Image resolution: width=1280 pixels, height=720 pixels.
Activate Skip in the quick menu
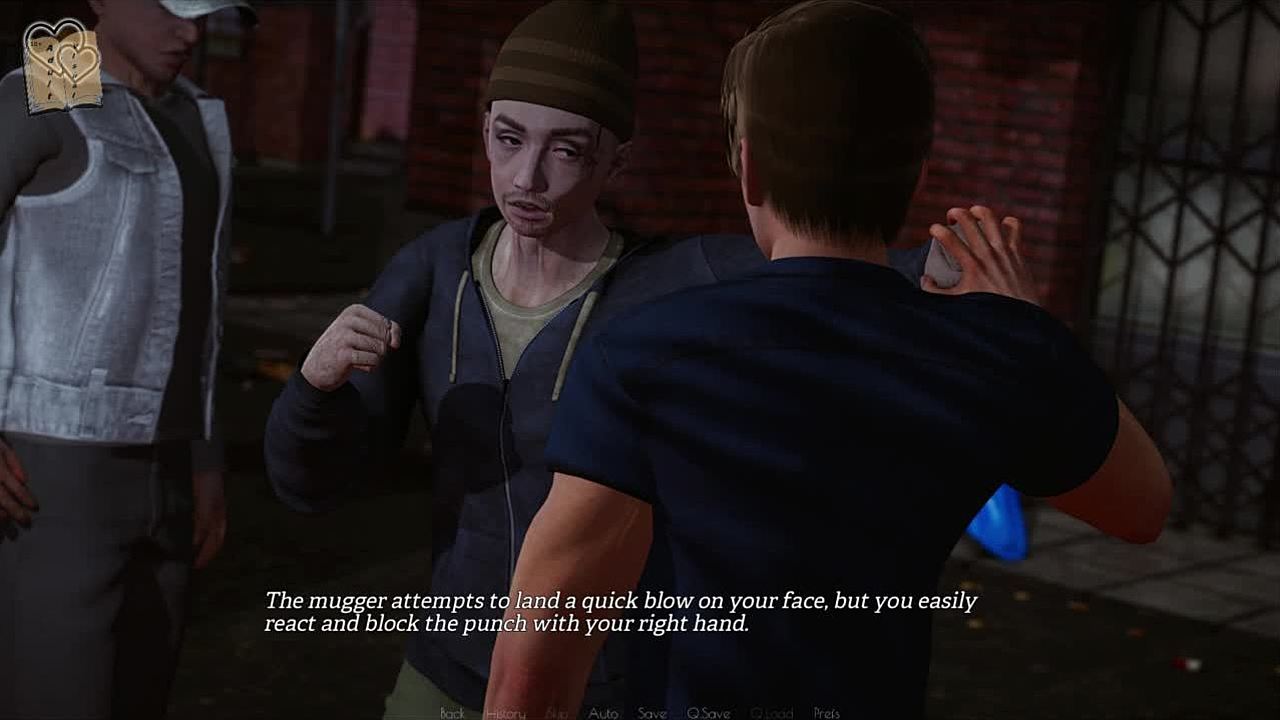[557, 713]
